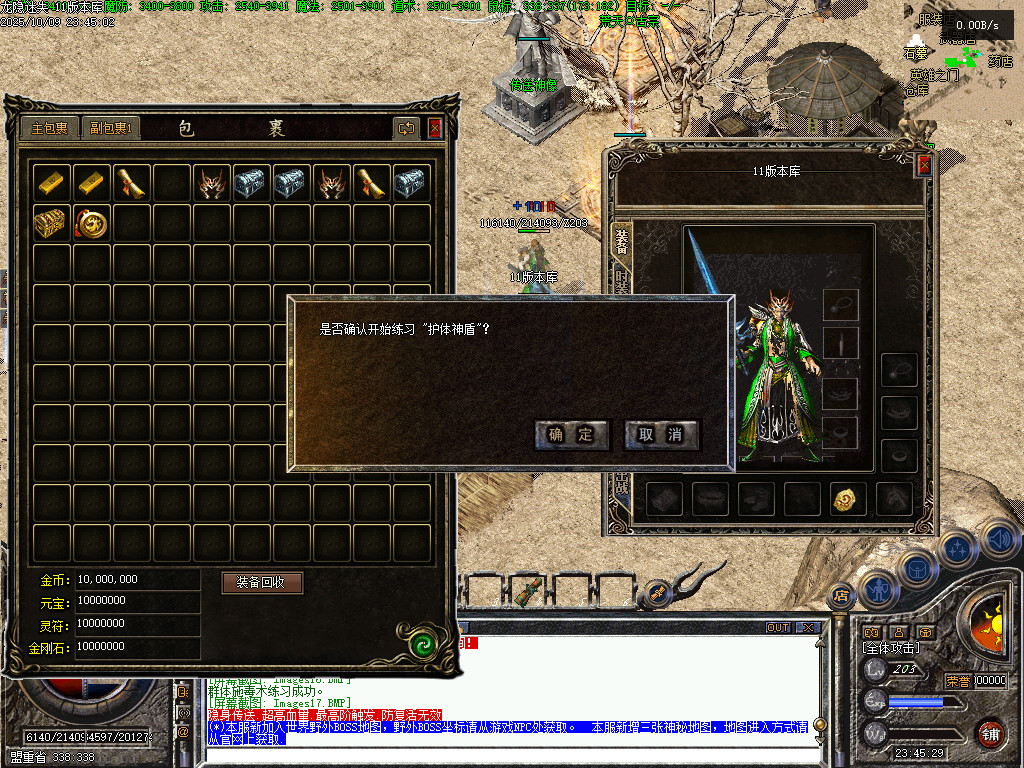The height and width of the screenshot is (768, 1024).
Task: Open the 店 shop button
Action: pyautogui.click(x=839, y=594)
